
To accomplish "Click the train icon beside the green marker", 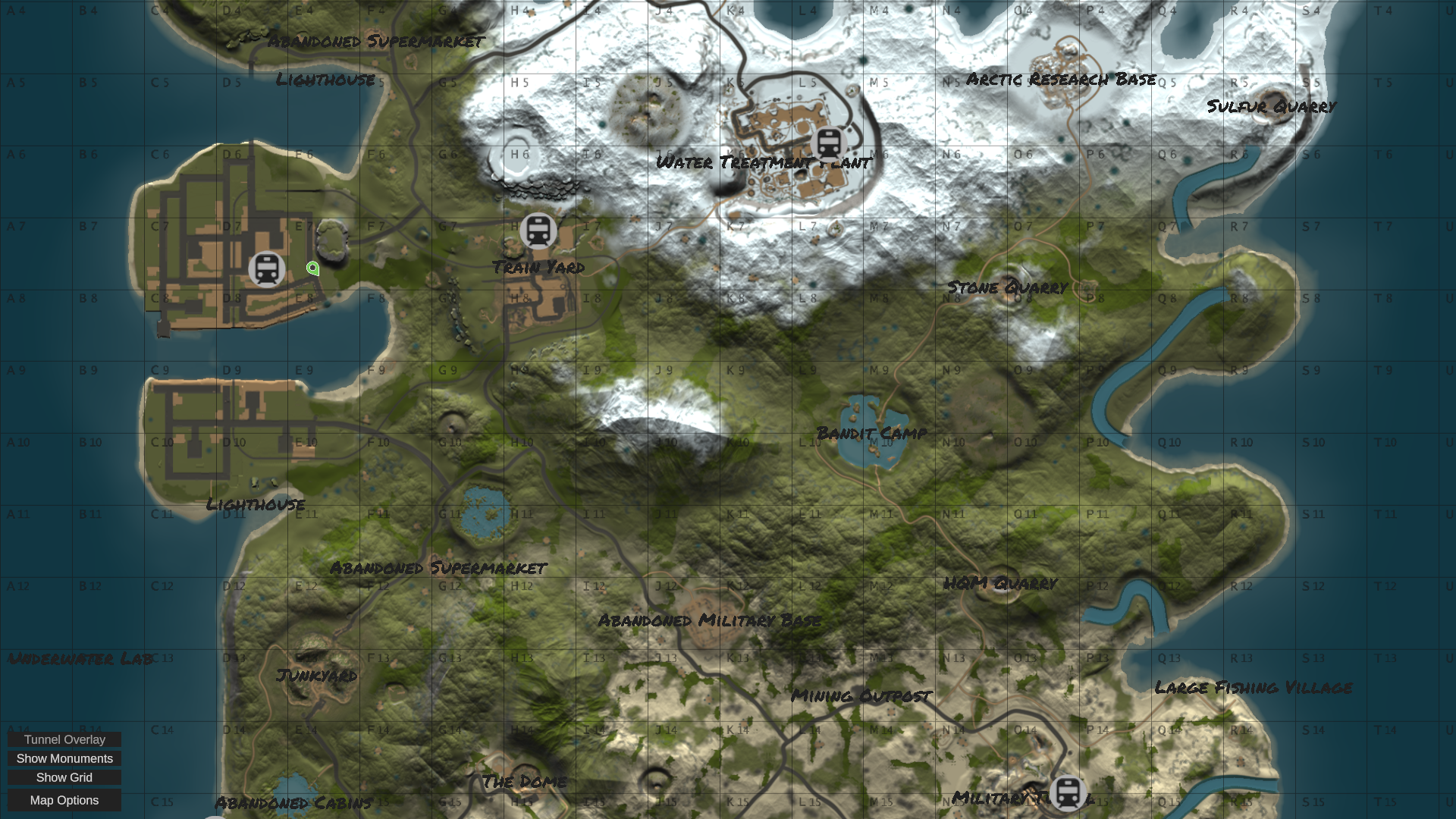I will coord(266,269).
